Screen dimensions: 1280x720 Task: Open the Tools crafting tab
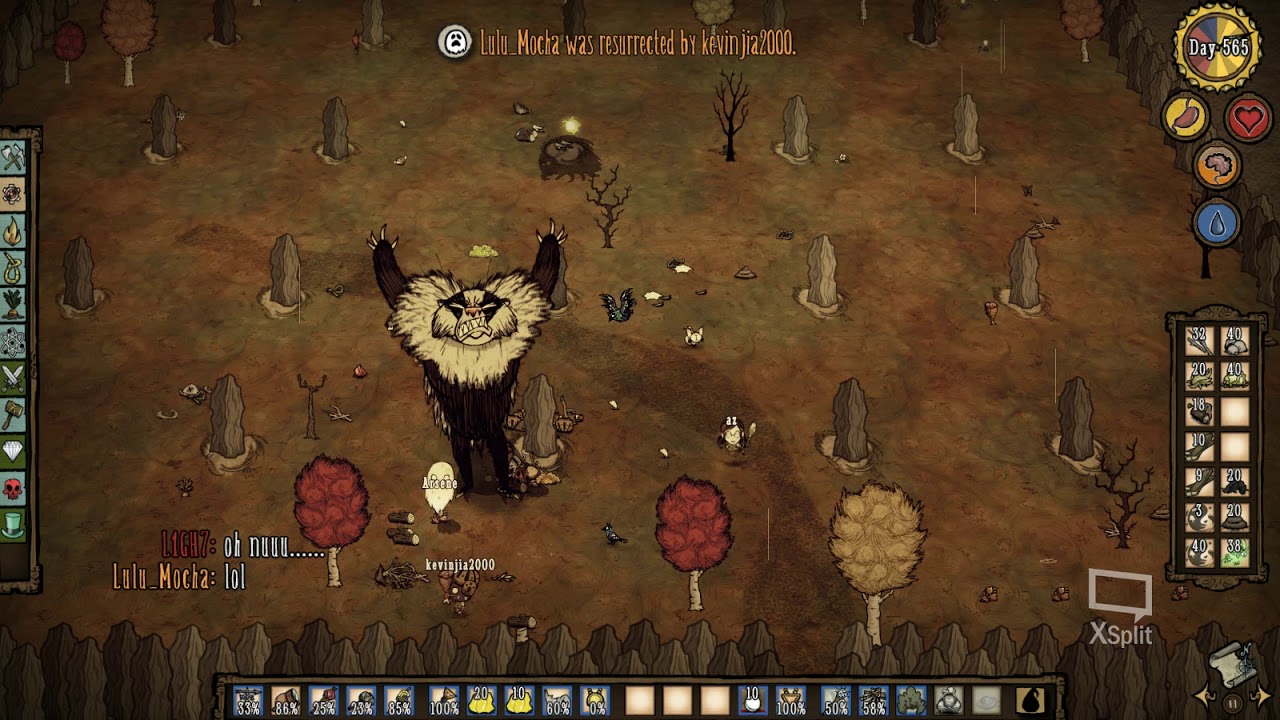coord(13,158)
